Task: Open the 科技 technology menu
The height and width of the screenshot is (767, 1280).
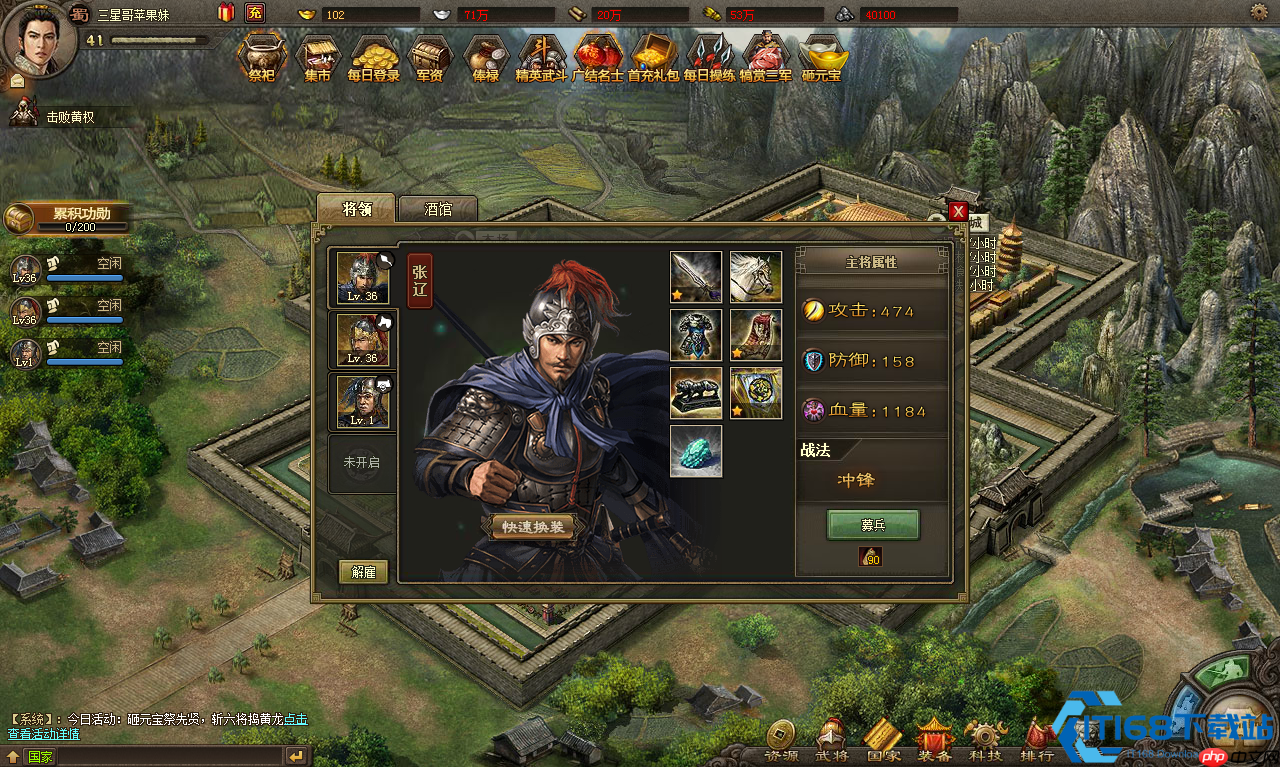Action: pos(985,741)
